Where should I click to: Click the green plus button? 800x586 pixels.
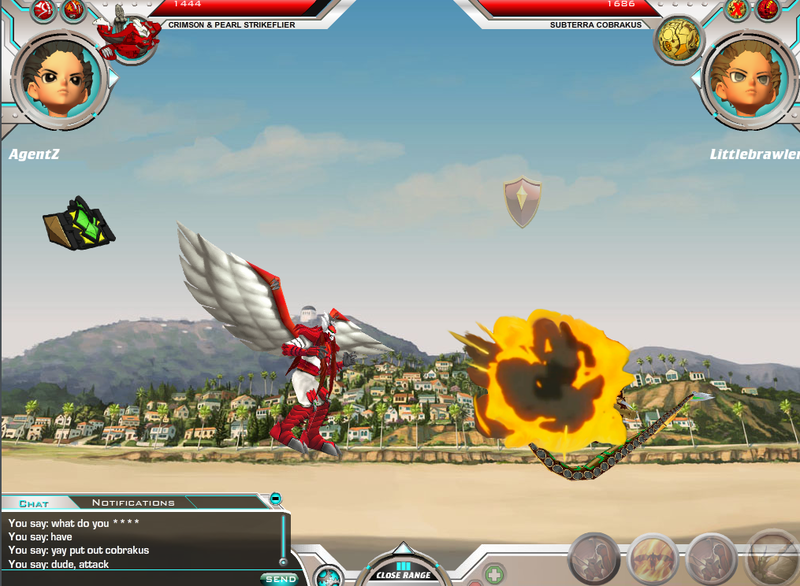pyautogui.click(x=494, y=574)
